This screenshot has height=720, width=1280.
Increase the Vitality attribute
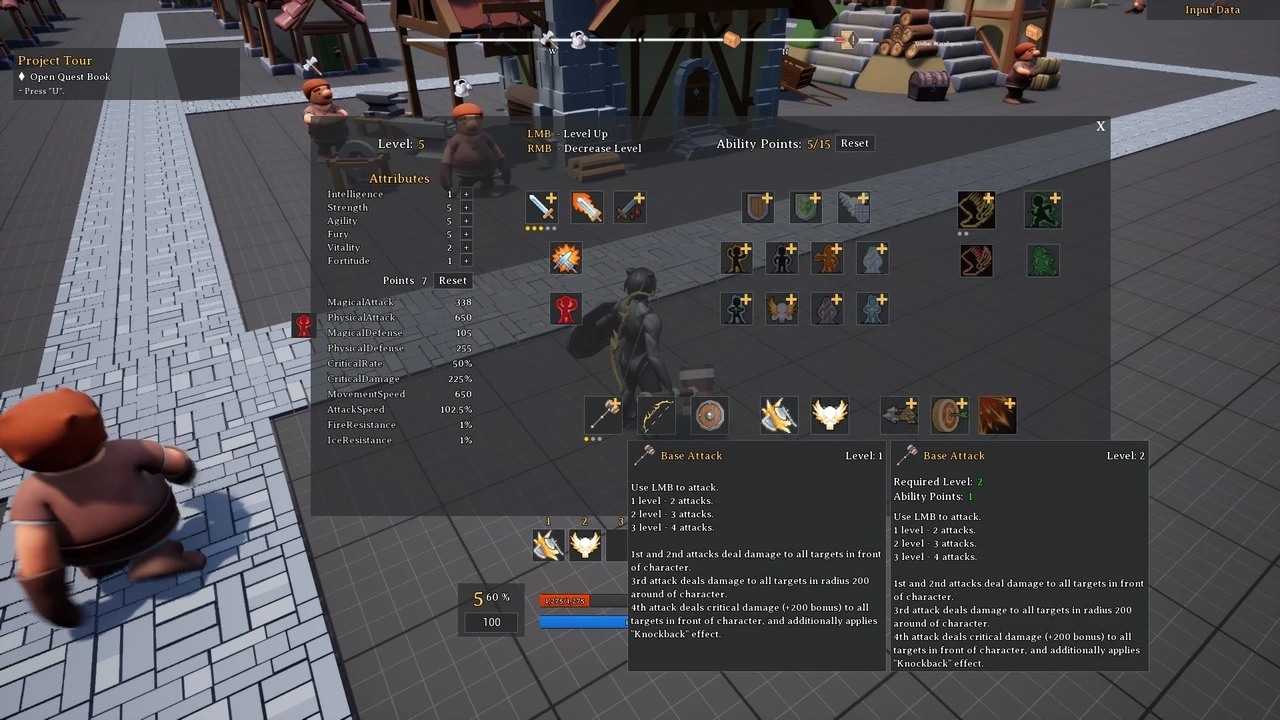click(x=466, y=248)
